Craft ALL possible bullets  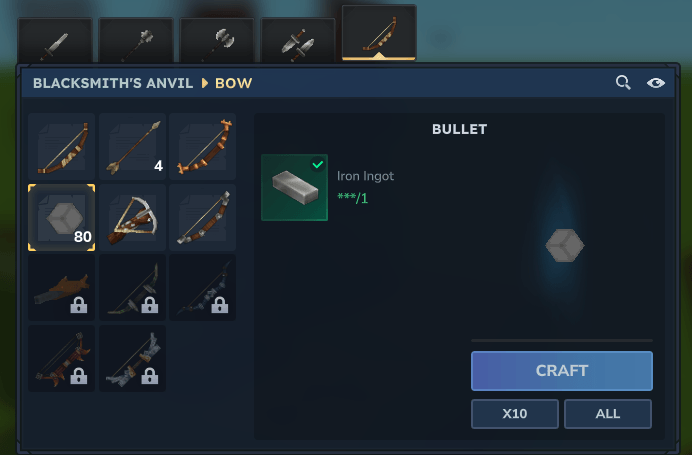607,413
